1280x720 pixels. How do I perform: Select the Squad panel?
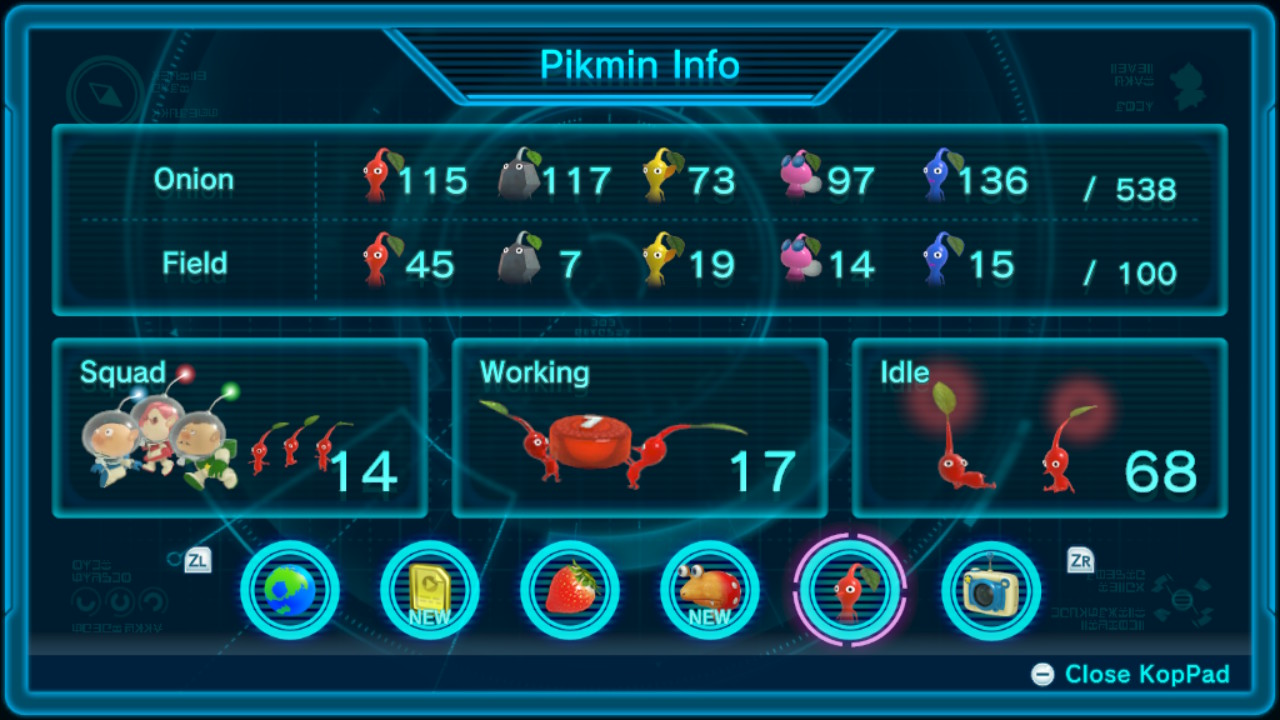(x=240, y=428)
